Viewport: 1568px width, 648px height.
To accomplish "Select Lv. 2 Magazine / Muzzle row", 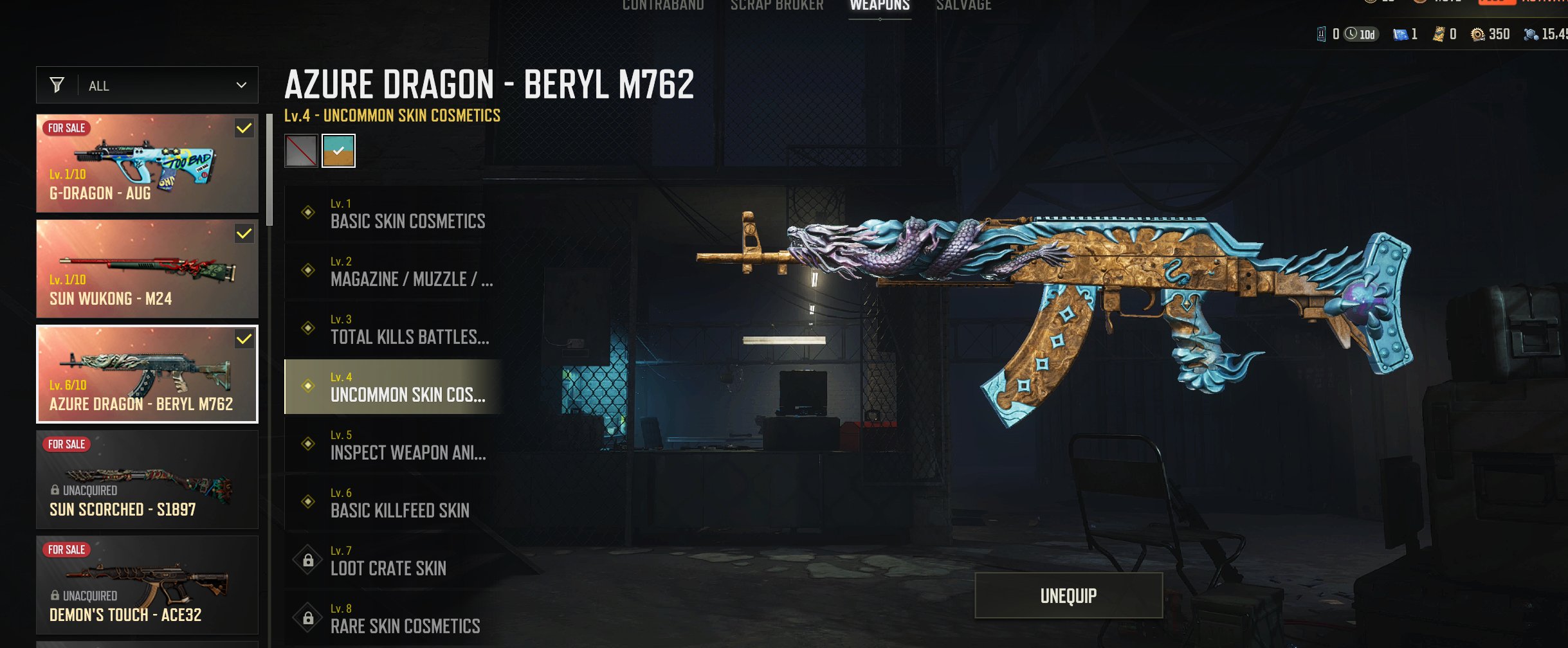I will (x=392, y=271).
